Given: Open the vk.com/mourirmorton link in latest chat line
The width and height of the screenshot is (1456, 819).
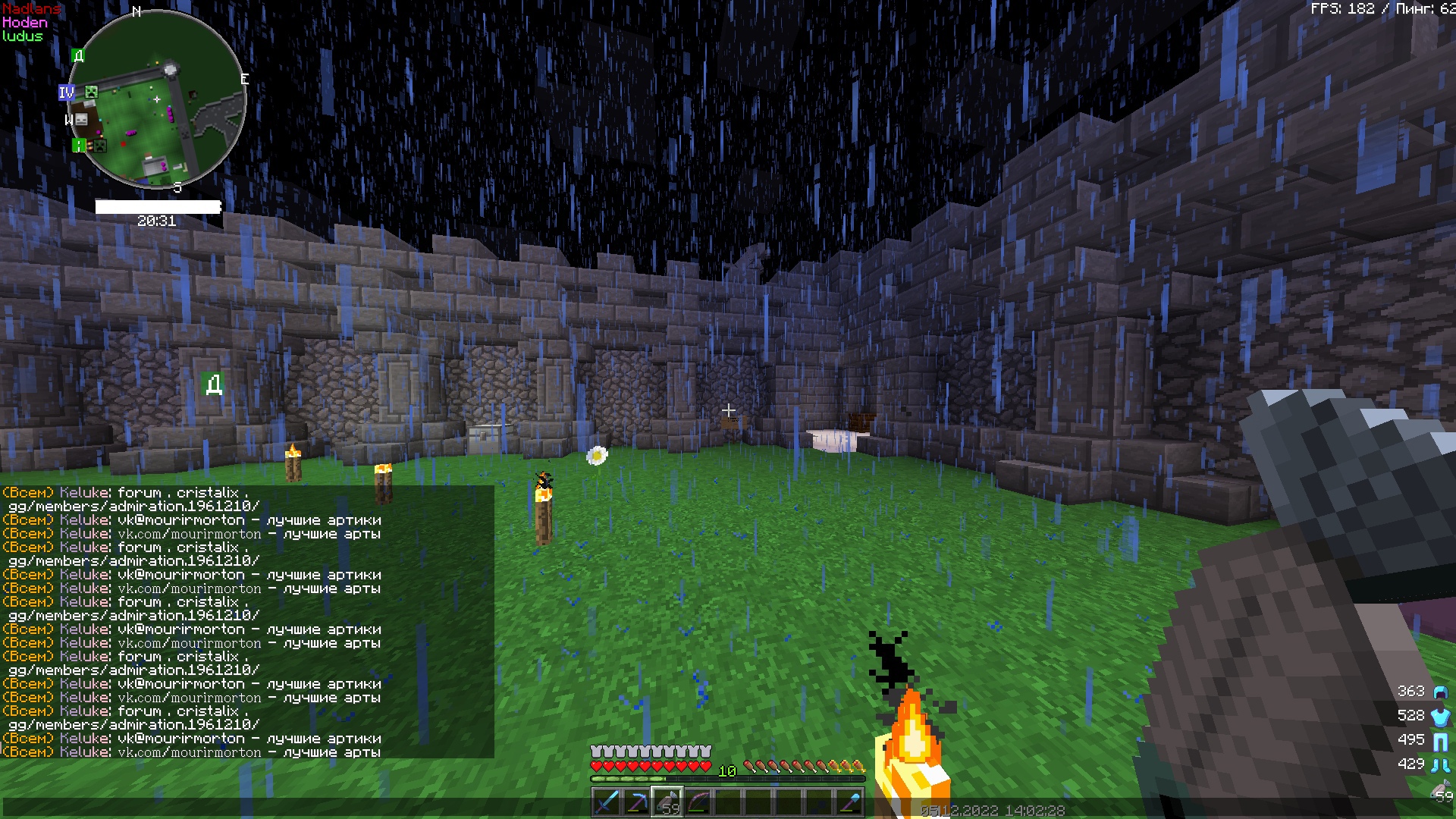Looking at the screenshot, I should point(189,752).
